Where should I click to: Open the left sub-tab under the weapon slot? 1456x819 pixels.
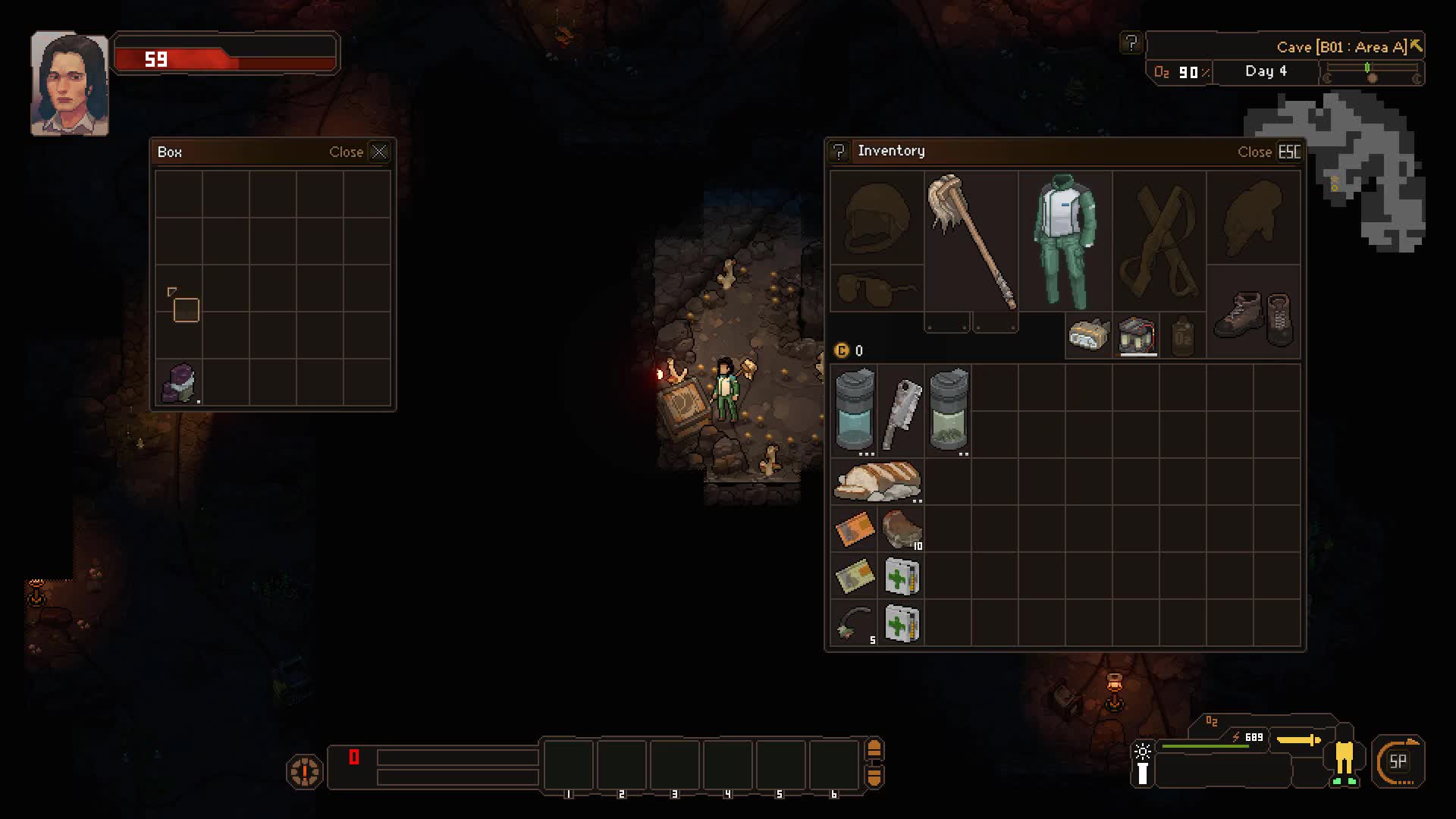[947, 322]
